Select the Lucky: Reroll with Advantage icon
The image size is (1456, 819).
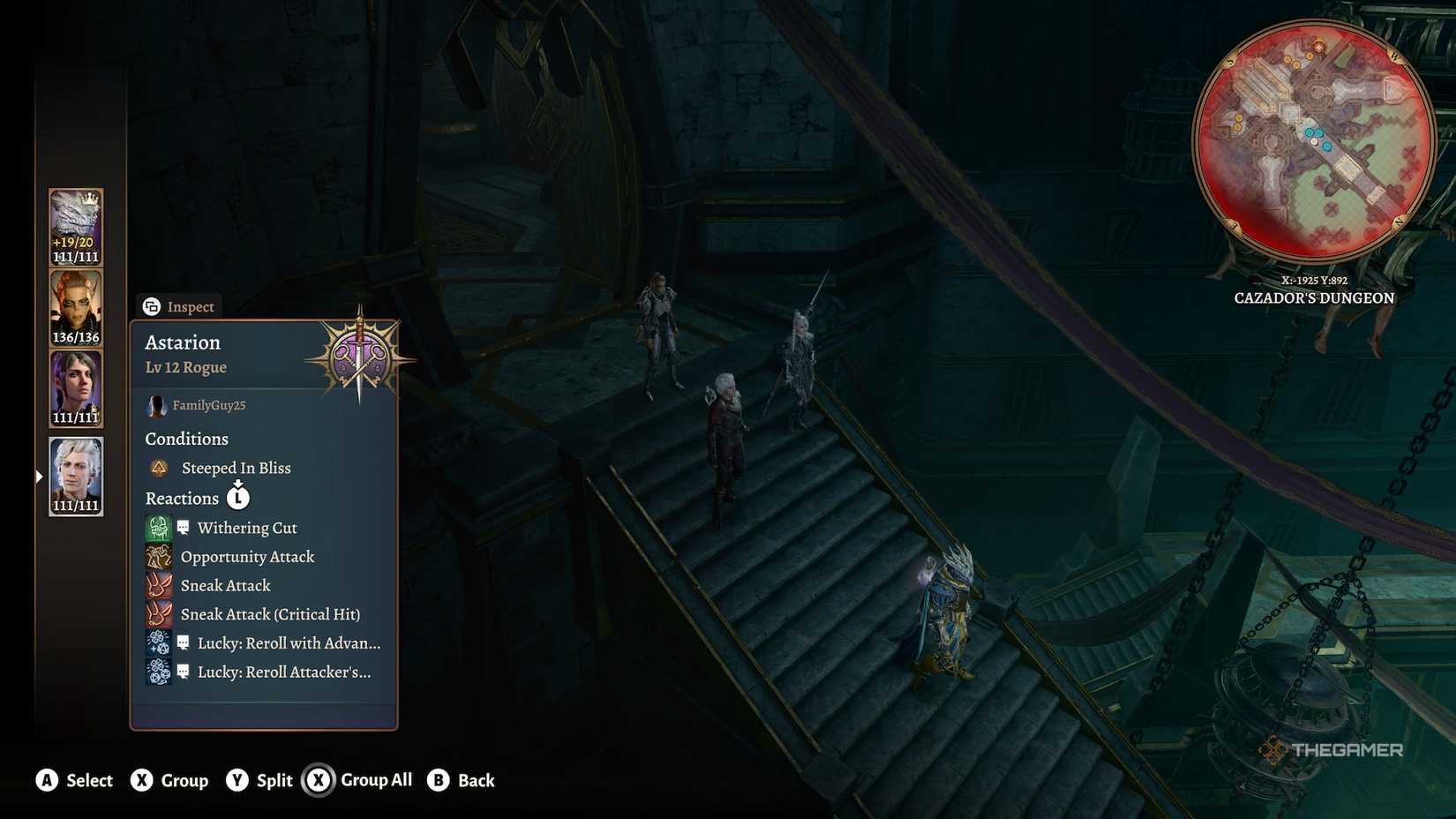(x=159, y=643)
